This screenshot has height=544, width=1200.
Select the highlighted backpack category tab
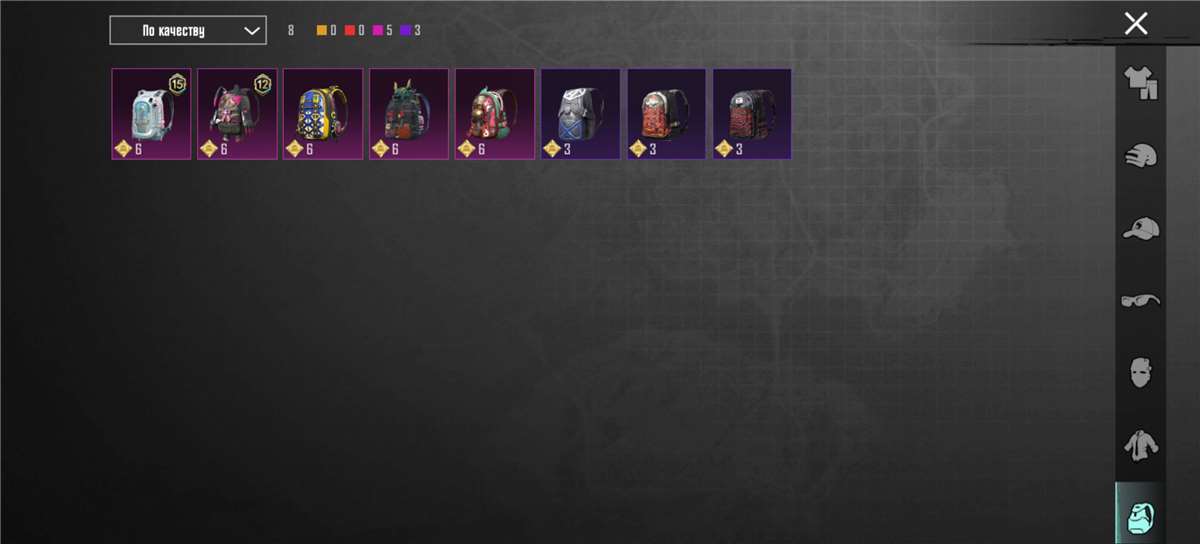coord(1140,516)
